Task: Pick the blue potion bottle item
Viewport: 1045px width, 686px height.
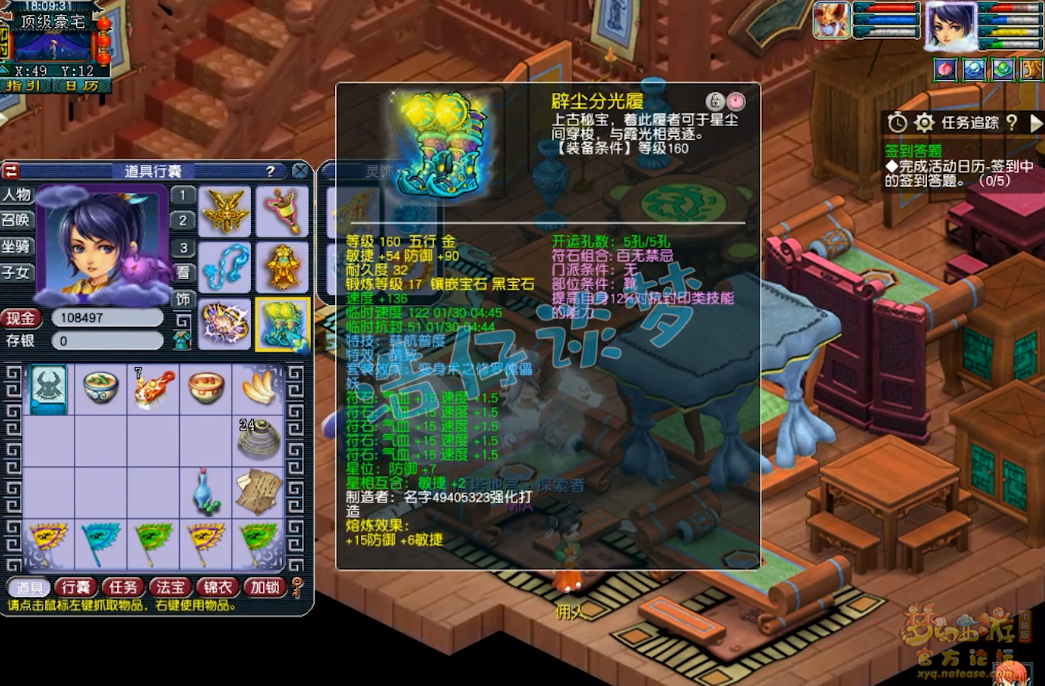Action: (206, 490)
